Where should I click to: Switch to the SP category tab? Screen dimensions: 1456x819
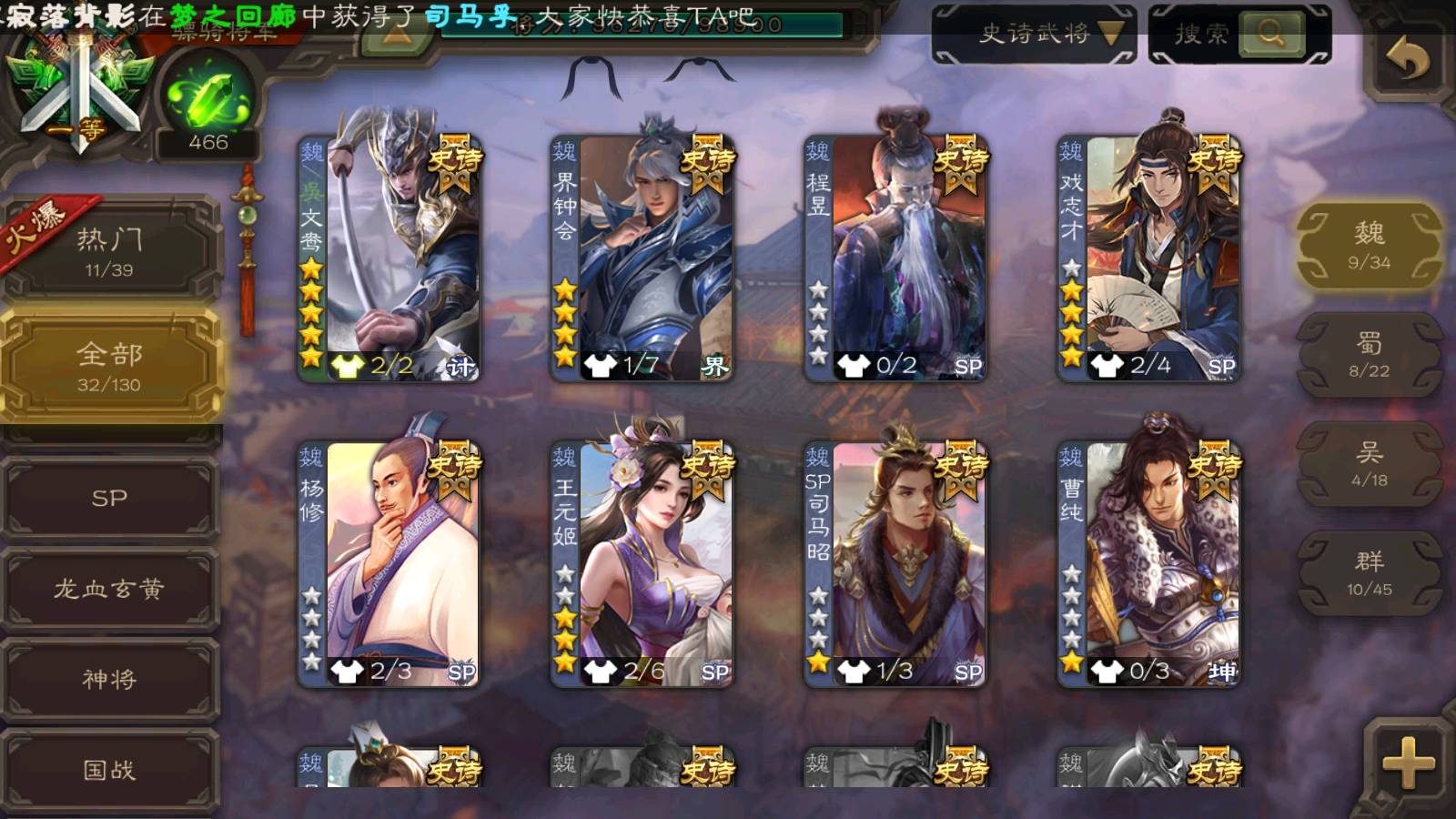pos(109,498)
